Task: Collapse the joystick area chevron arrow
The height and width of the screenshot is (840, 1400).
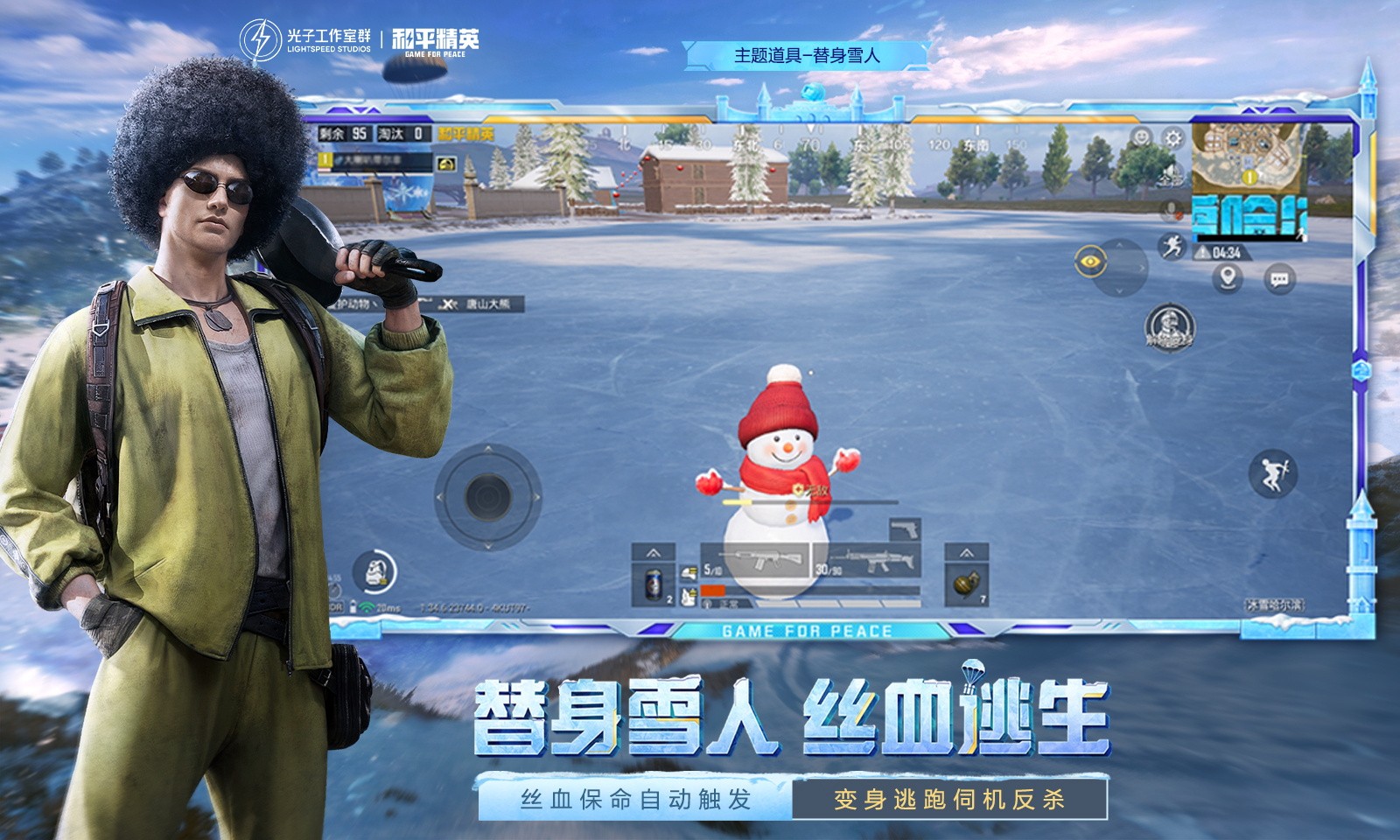Action: tap(487, 546)
